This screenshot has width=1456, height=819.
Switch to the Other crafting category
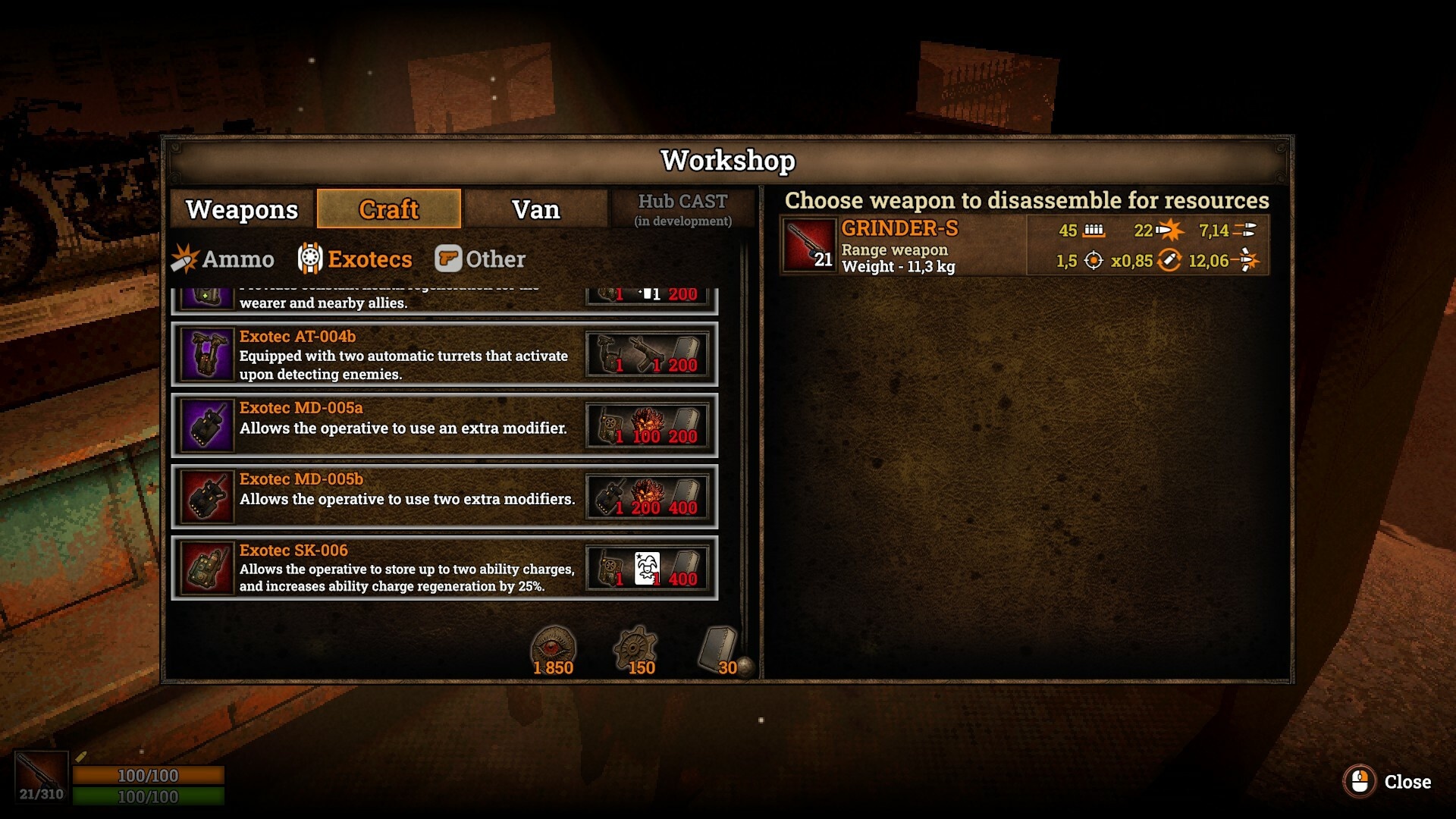click(x=480, y=259)
